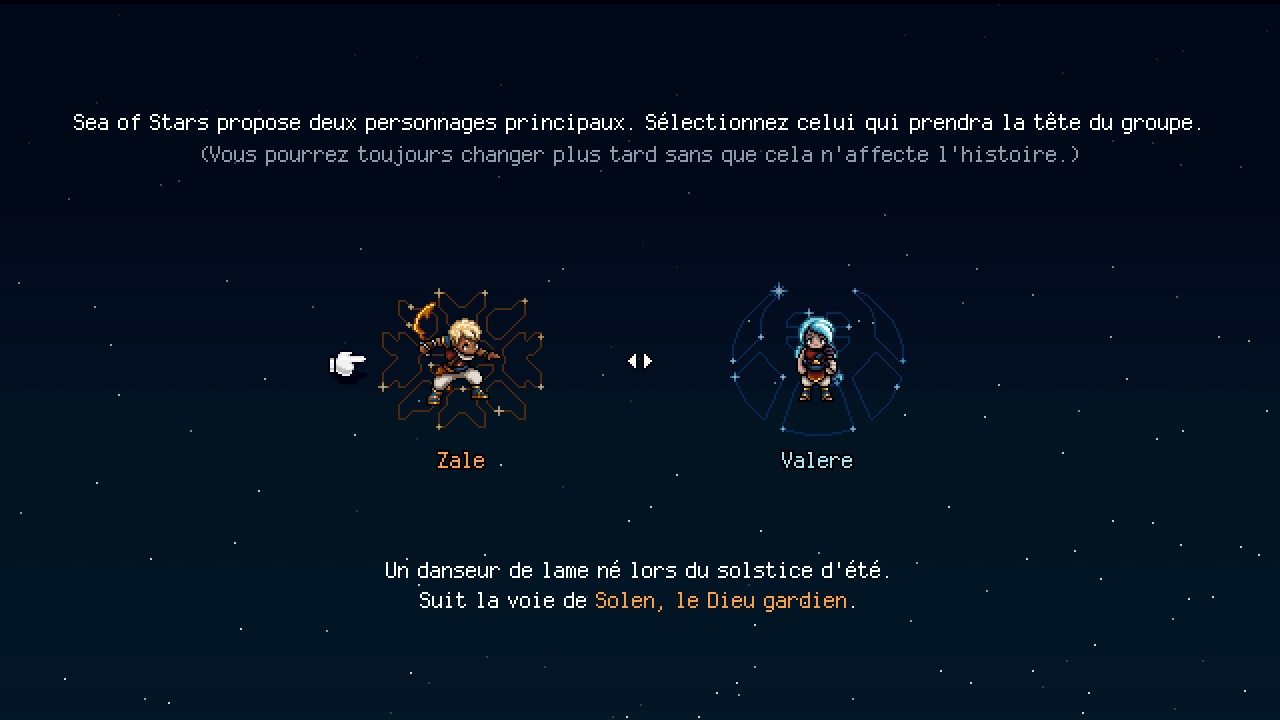Select Zale as the party leader

click(461, 362)
